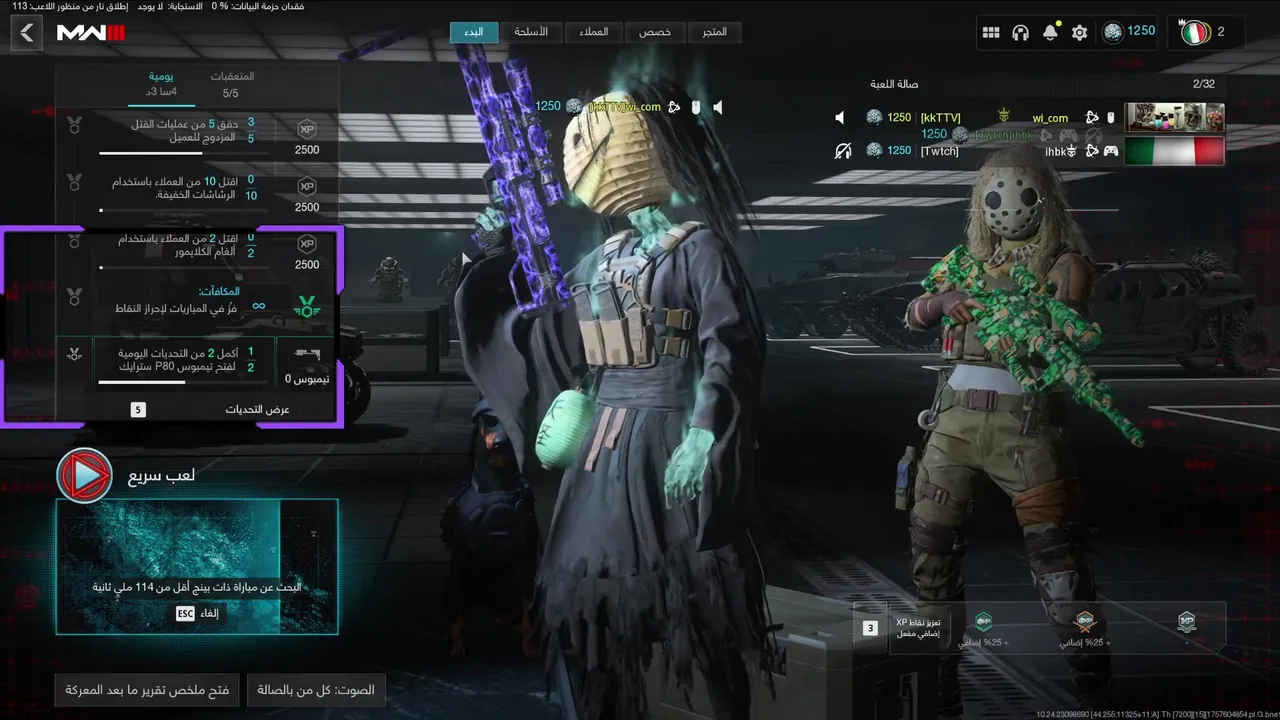
Task: Open notifications with the bell icon
Action: [1050, 33]
